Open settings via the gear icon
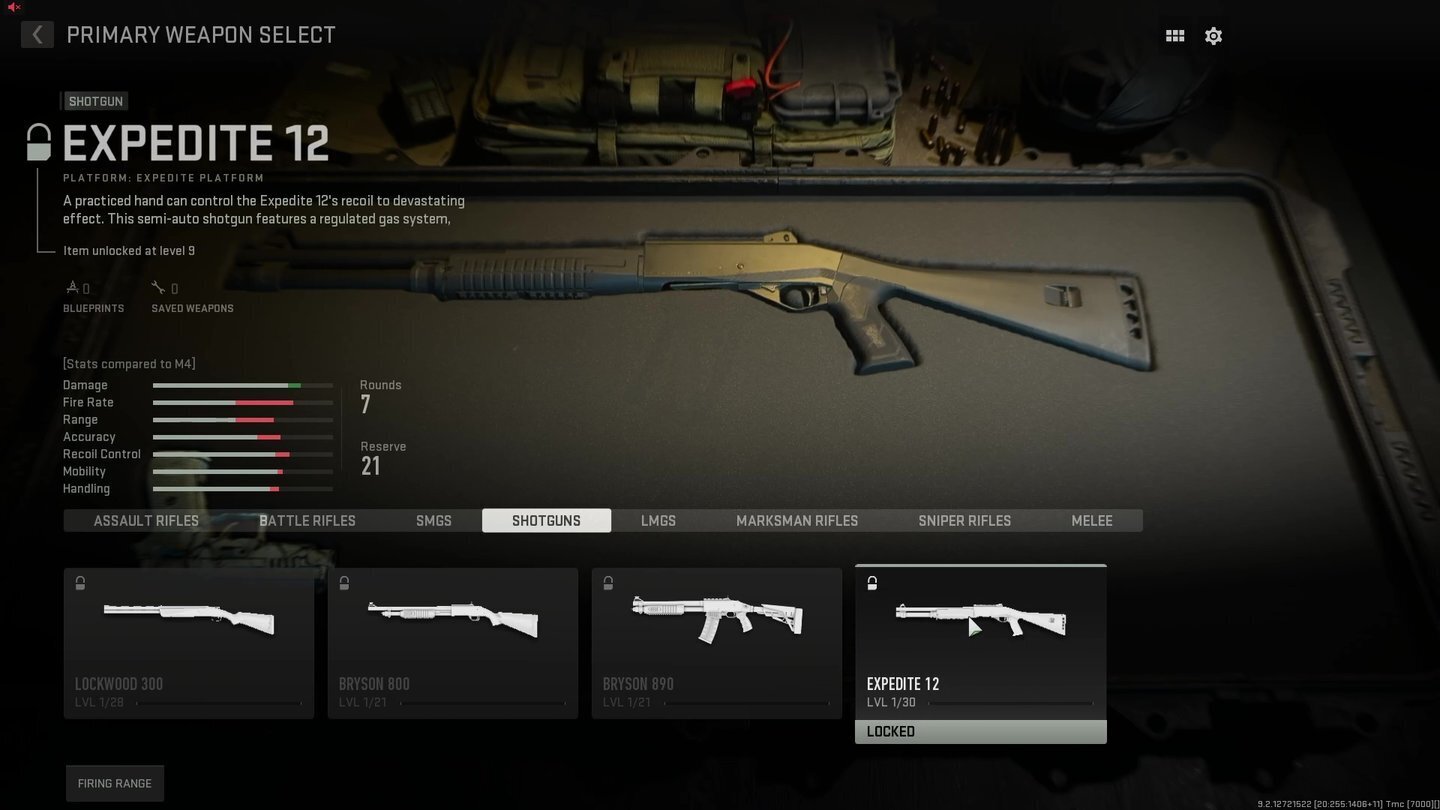The height and width of the screenshot is (810, 1440). [1213, 36]
